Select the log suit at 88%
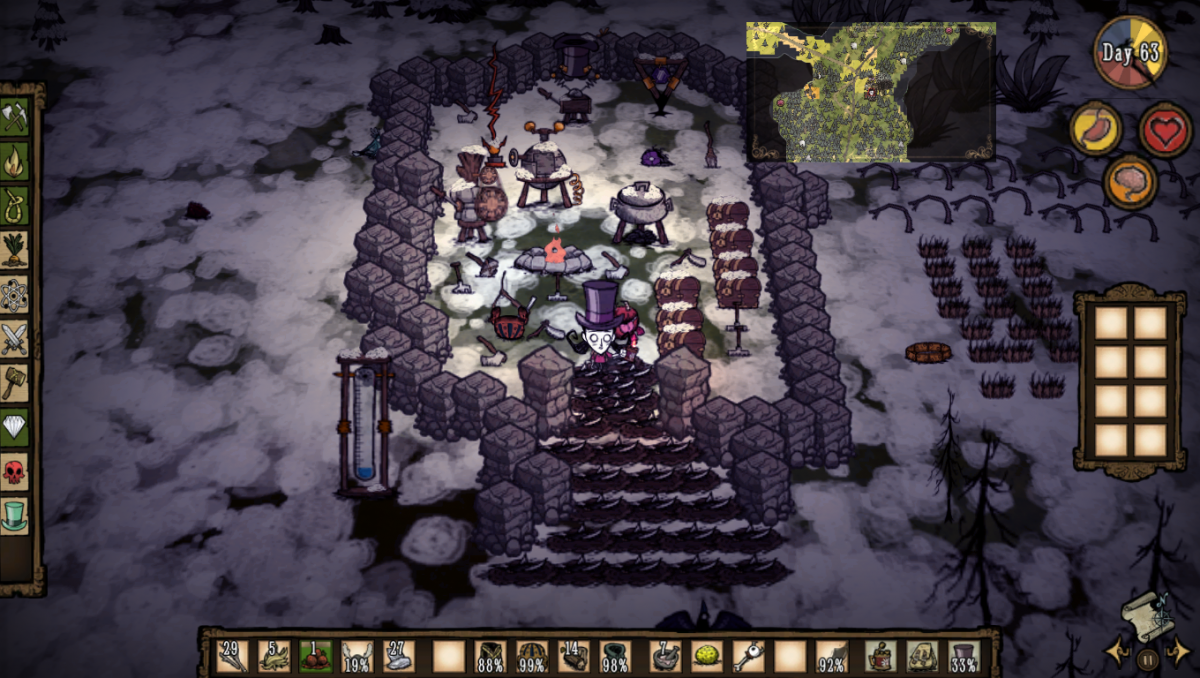This screenshot has height=678, width=1200. coord(490,656)
